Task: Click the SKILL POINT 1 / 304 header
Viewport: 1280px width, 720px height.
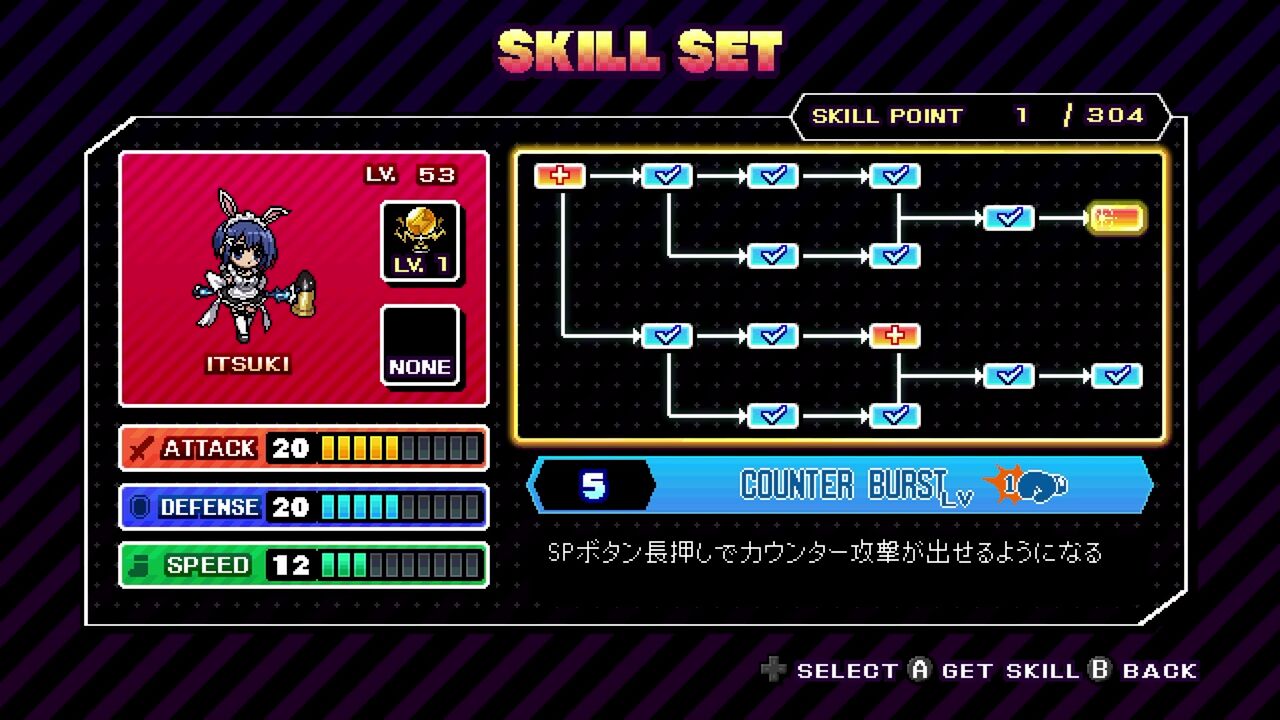Action: point(975,115)
